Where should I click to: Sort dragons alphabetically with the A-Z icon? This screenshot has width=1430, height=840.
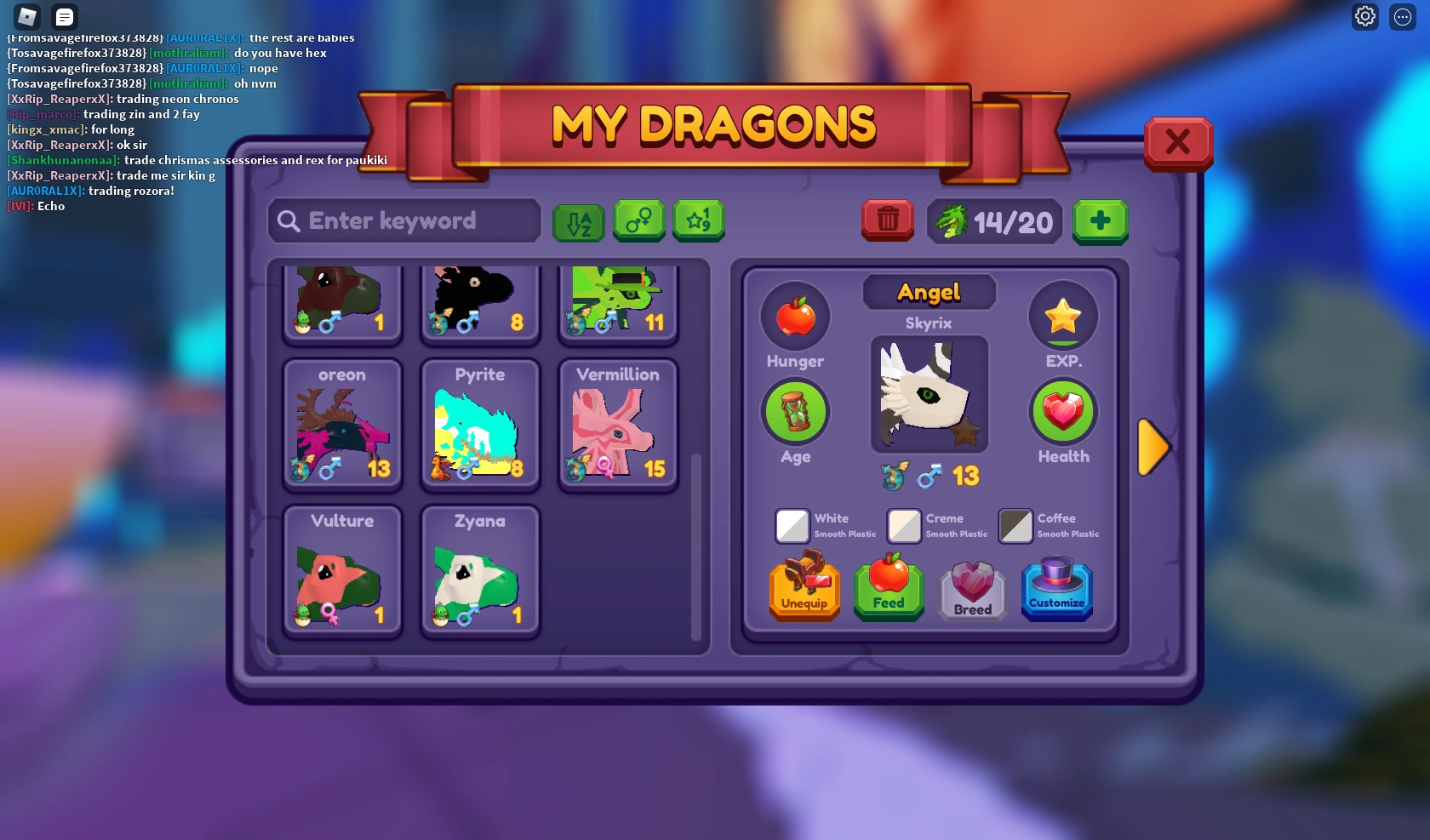point(578,221)
